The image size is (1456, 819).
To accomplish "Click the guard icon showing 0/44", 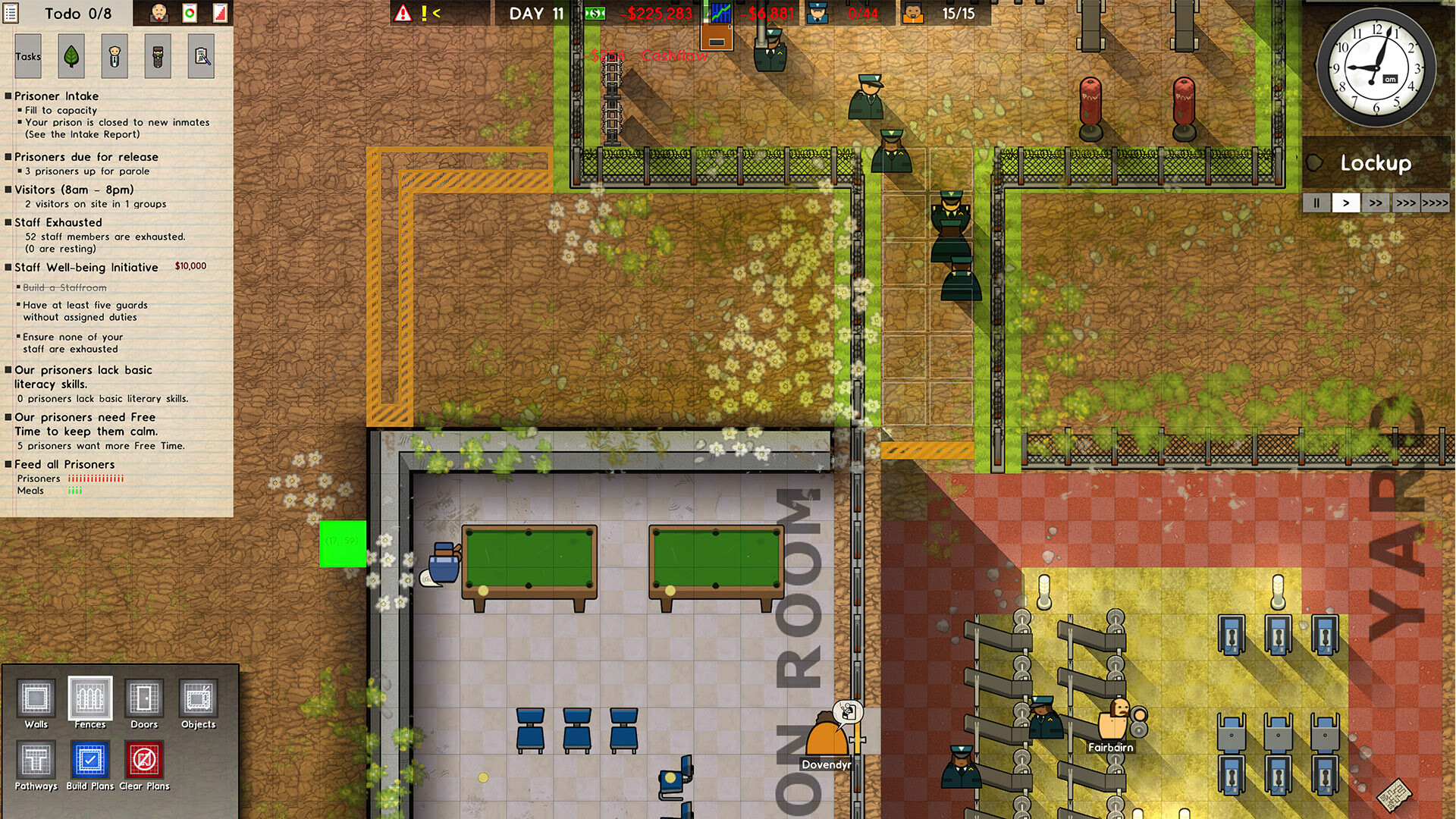I will click(817, 13).
